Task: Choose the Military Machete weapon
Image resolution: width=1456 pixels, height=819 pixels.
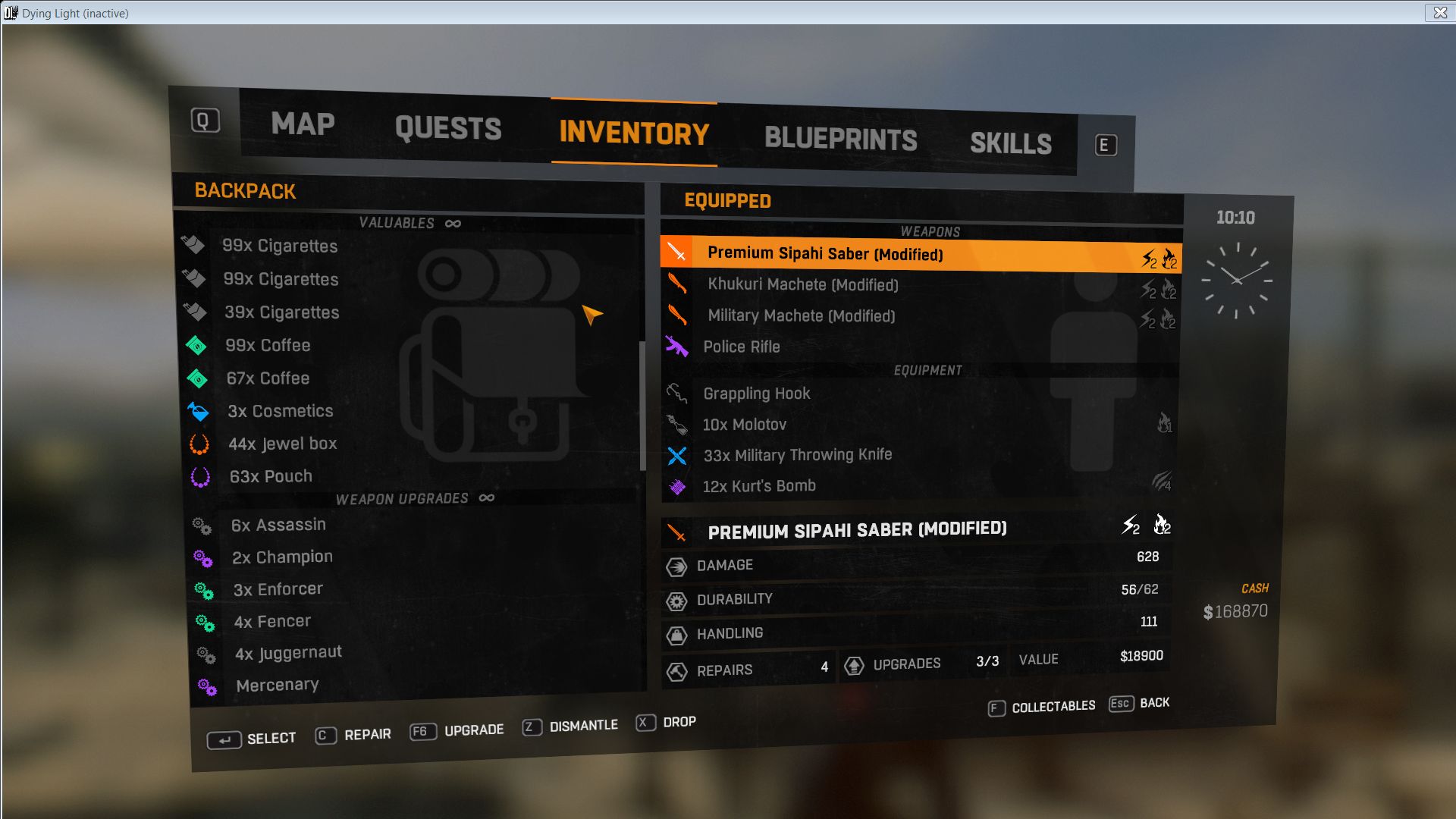Action: (801, 316)
